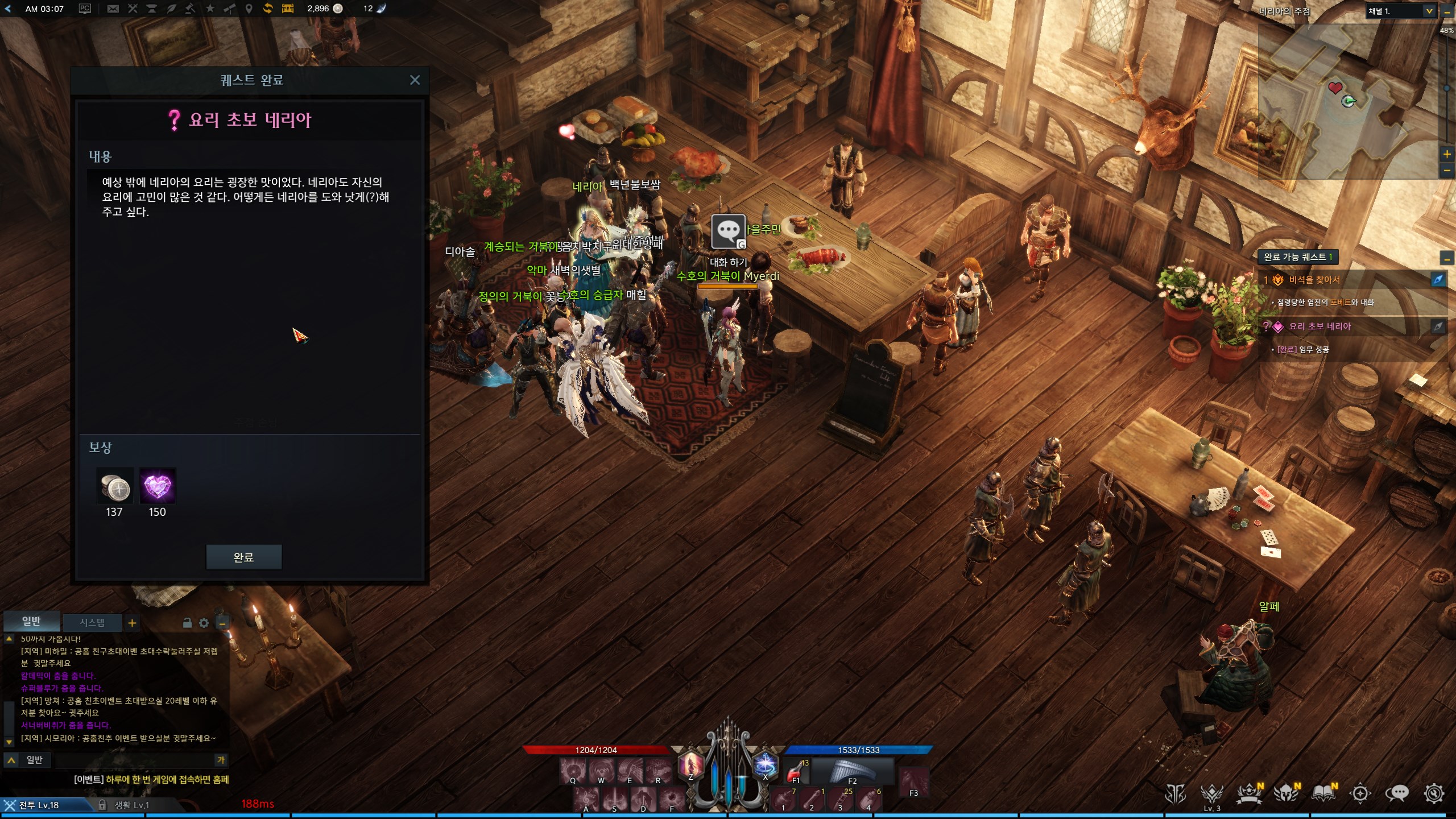The image size is (1456, 819).
Task: Open the game settings gear menu
Action: point(1434,793)
